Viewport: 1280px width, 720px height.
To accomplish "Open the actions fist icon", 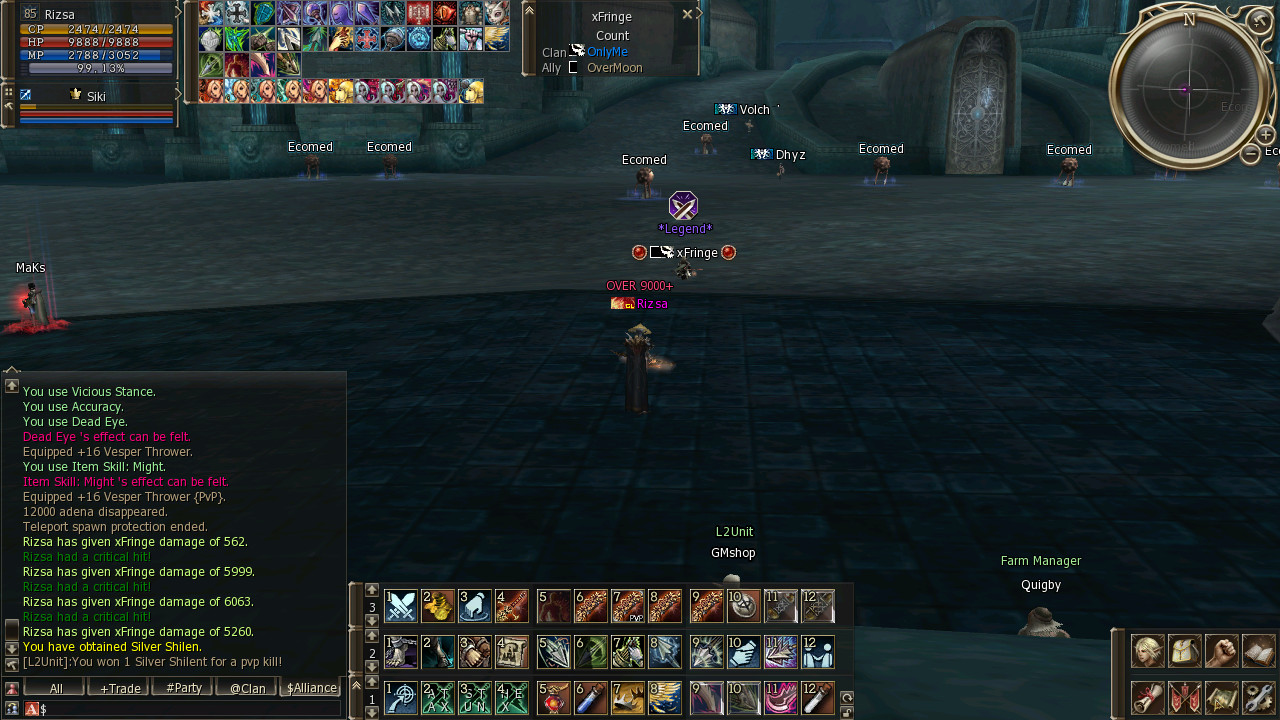I will coord(1222,651).
